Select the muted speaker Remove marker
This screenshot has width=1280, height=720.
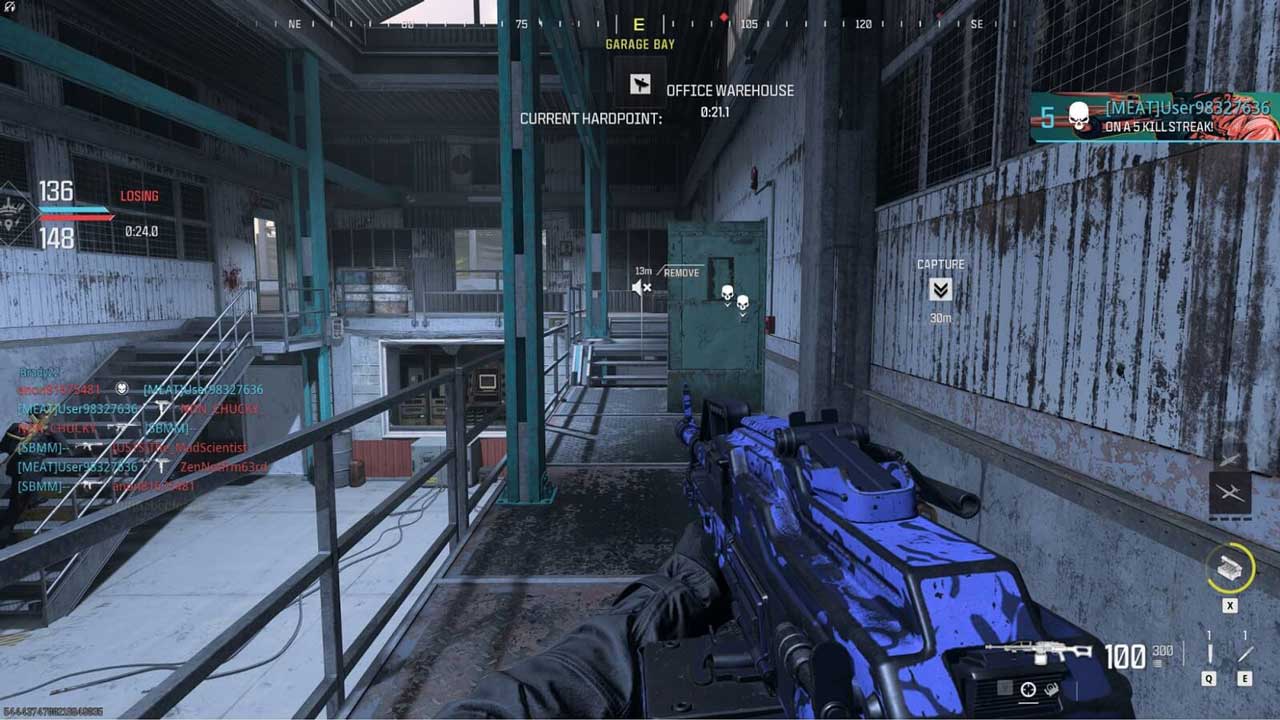[x=641, y=288]
